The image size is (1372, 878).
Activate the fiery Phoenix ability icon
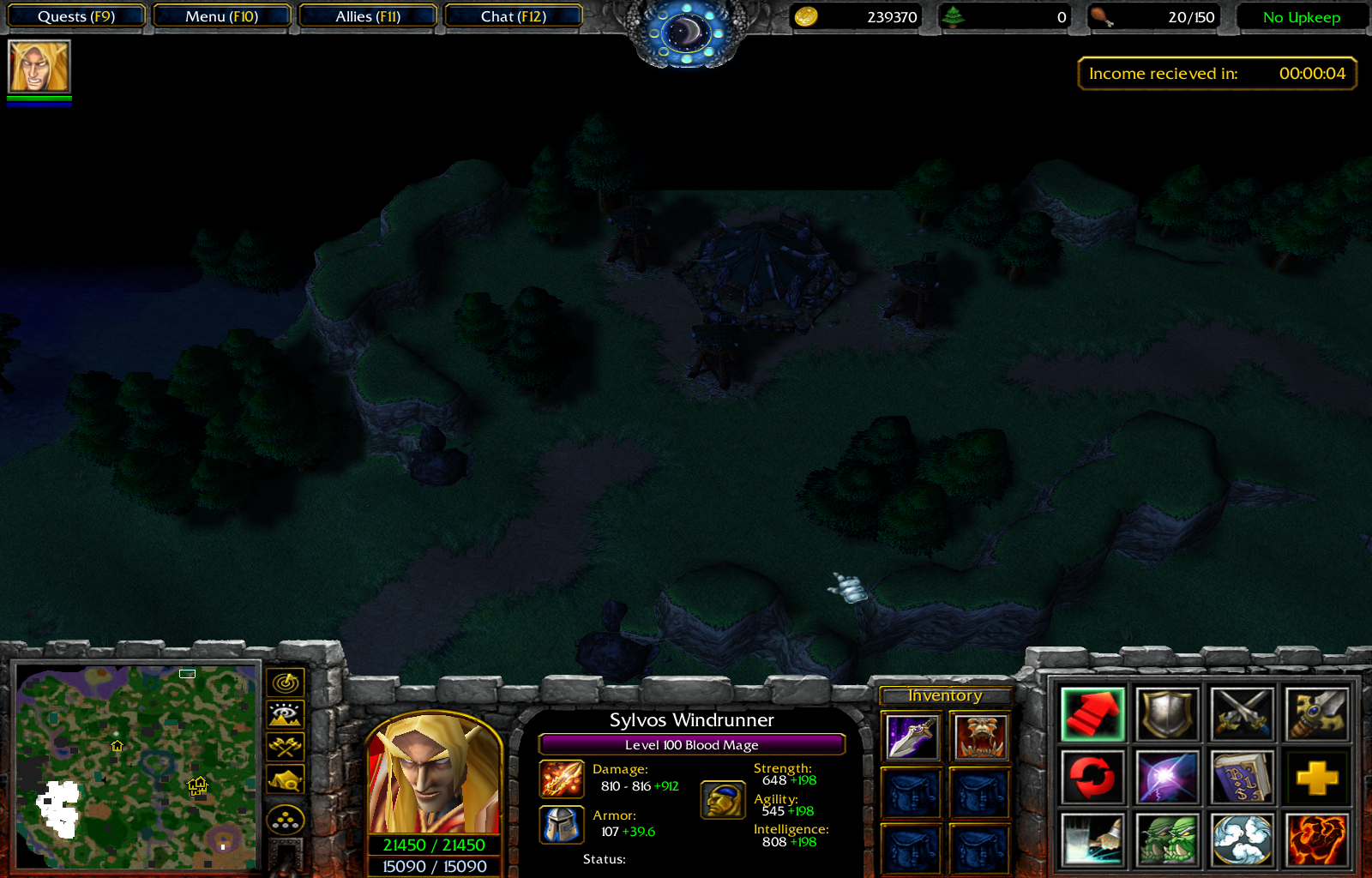tap(1316, 836)
